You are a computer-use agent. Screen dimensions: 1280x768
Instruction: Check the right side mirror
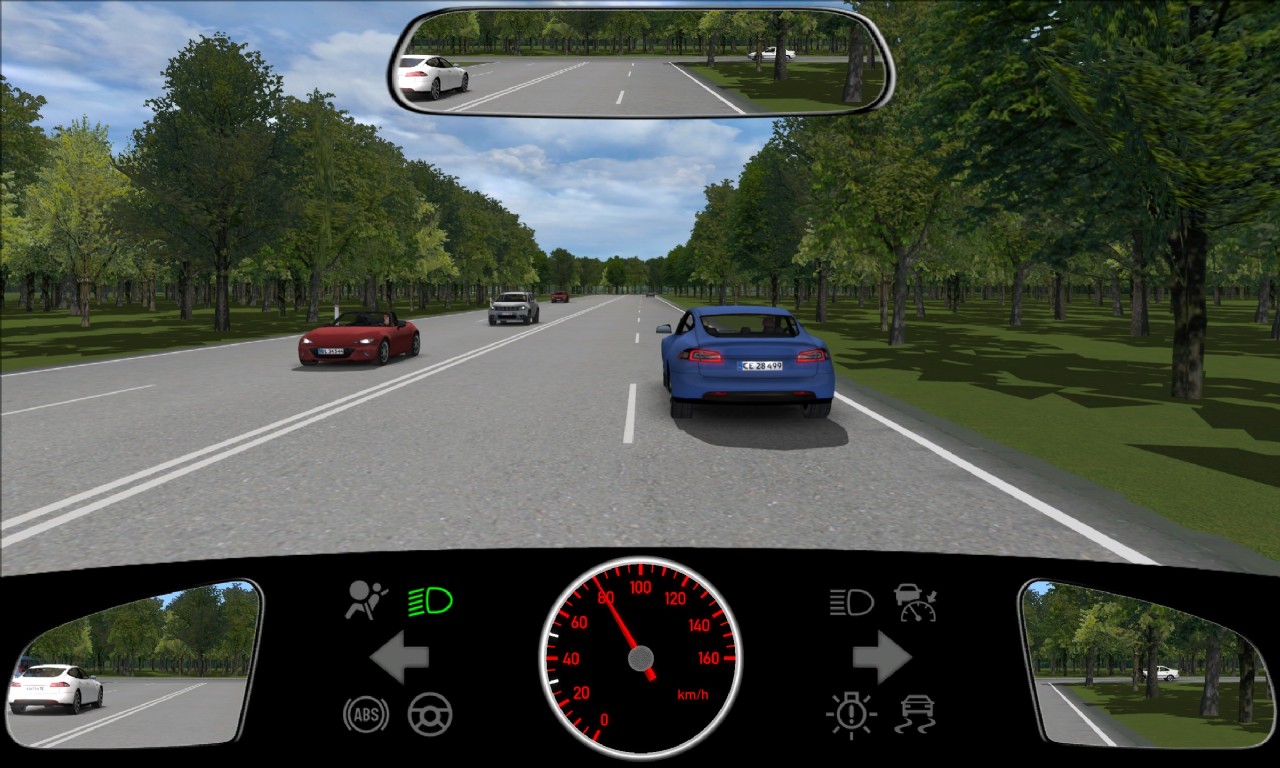point(1147,663)
